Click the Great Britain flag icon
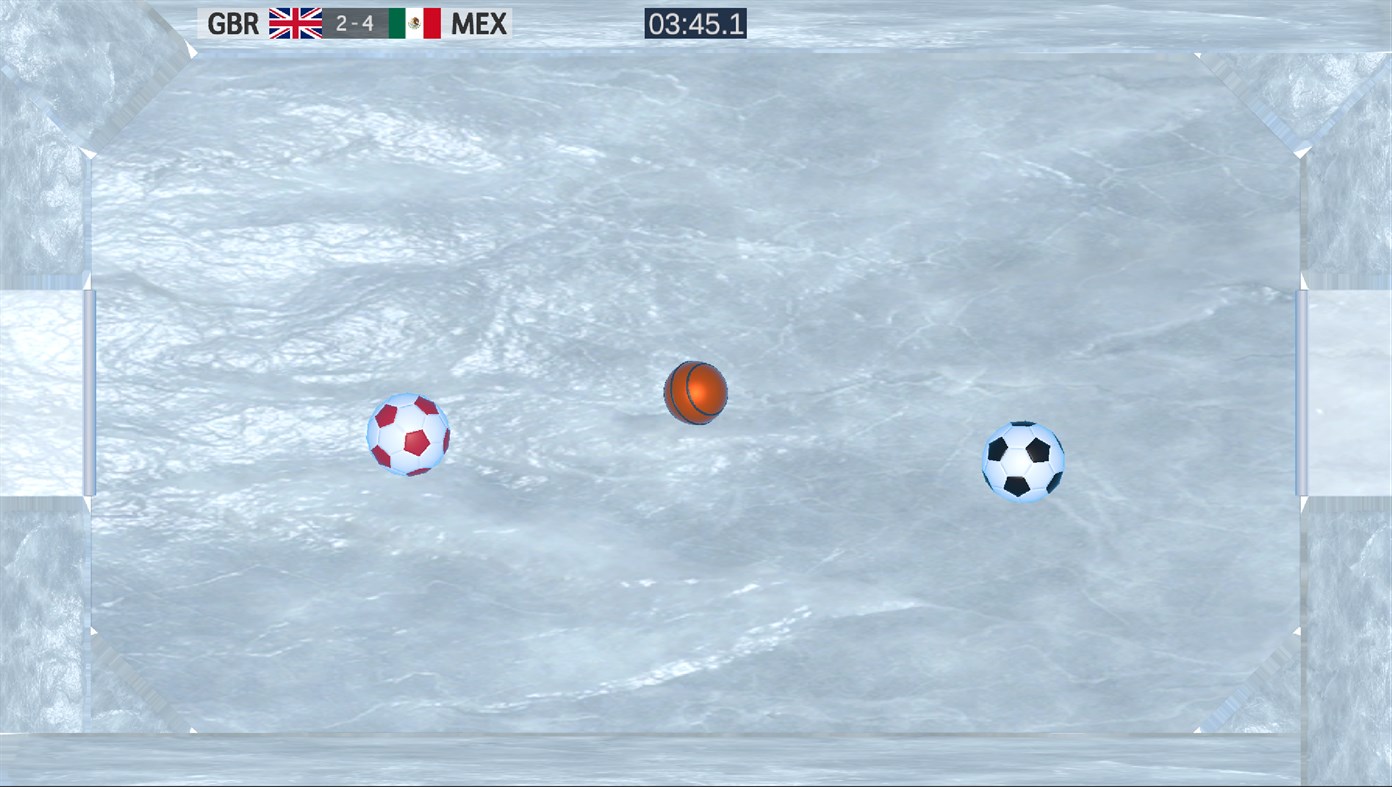1392x787 pixels. (x=295, y=23)
